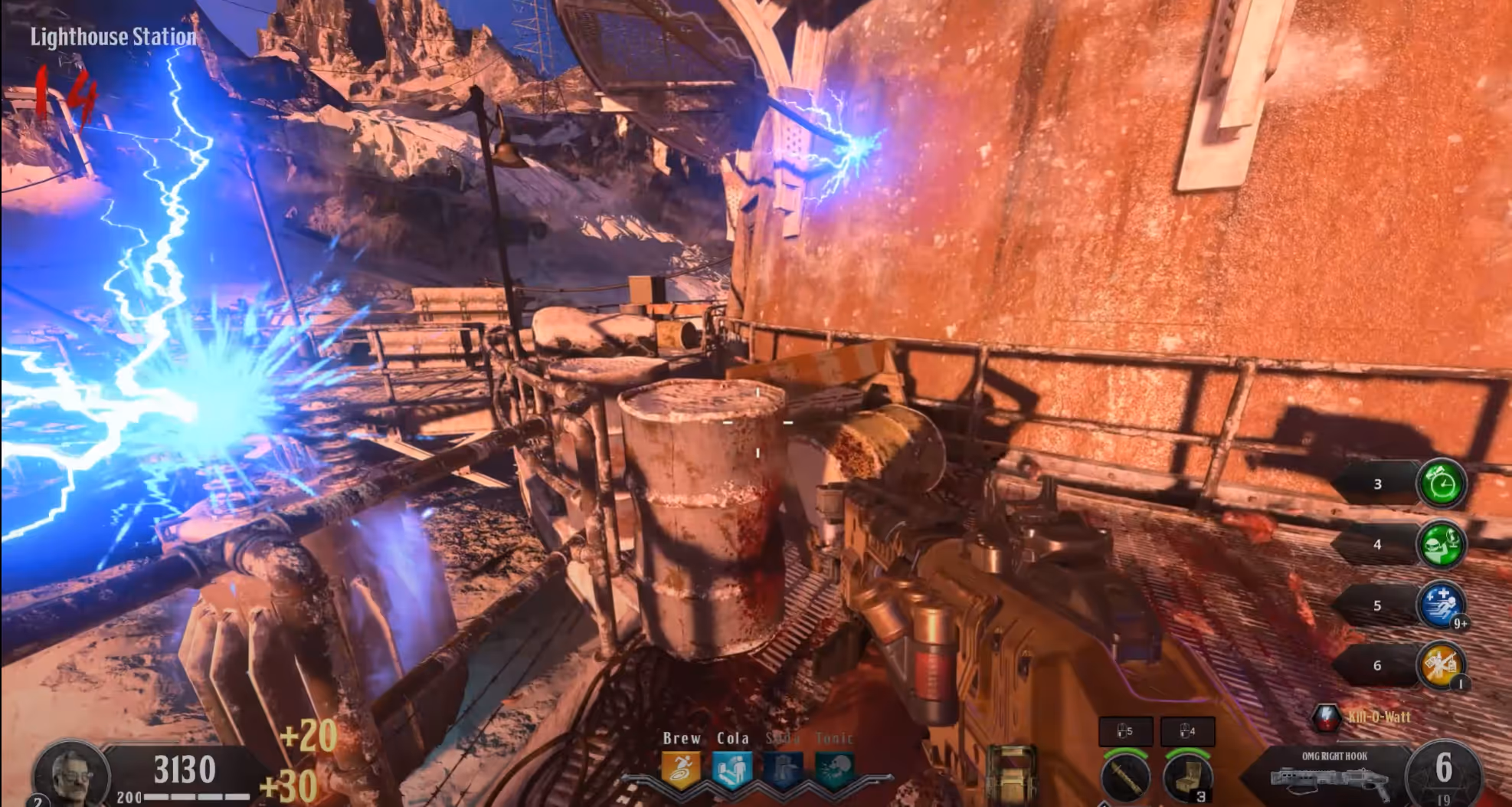Select the wooden chest equipment slot

click(x=1186, y=778)
